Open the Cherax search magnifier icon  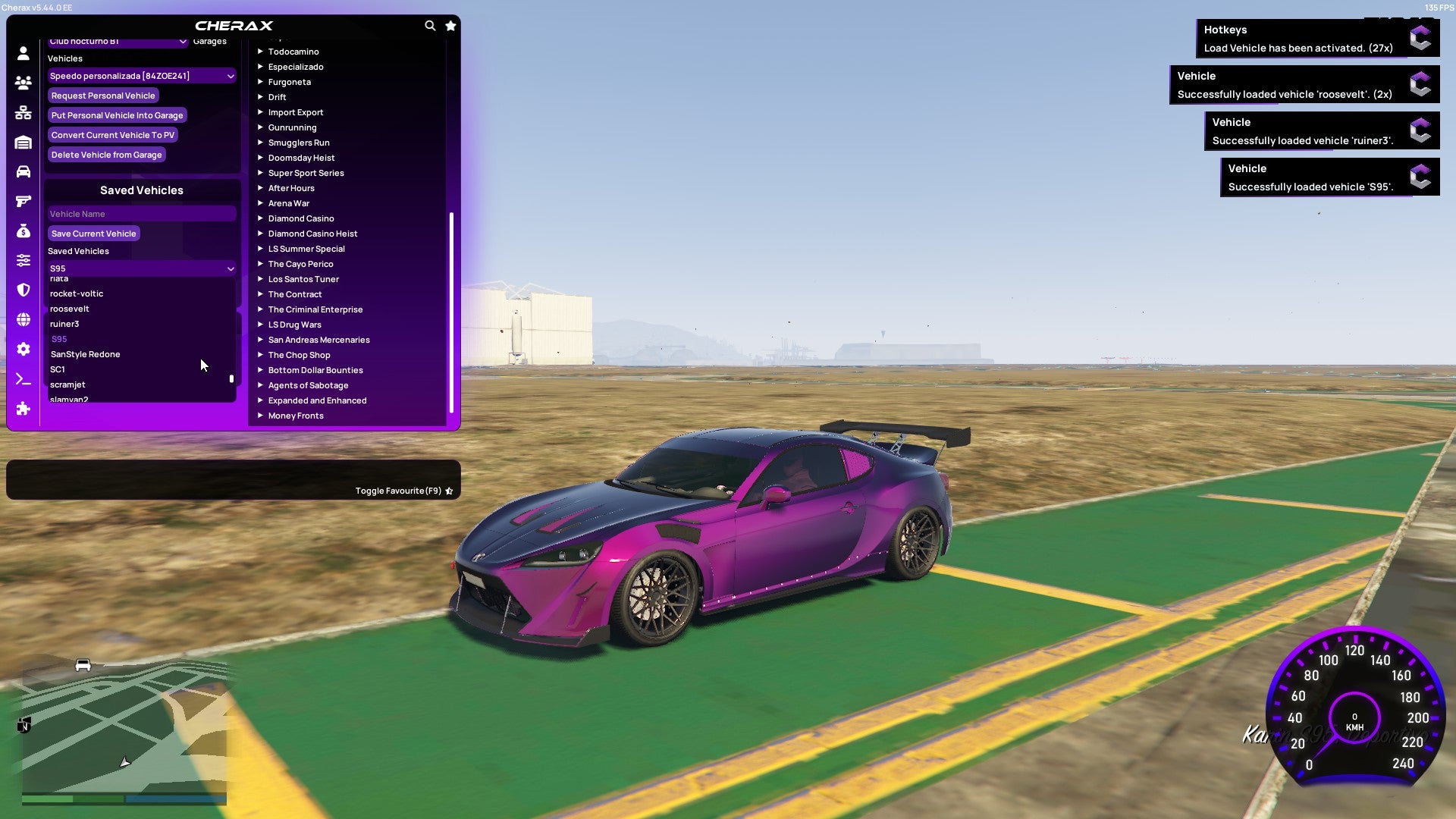click(430, 25)
